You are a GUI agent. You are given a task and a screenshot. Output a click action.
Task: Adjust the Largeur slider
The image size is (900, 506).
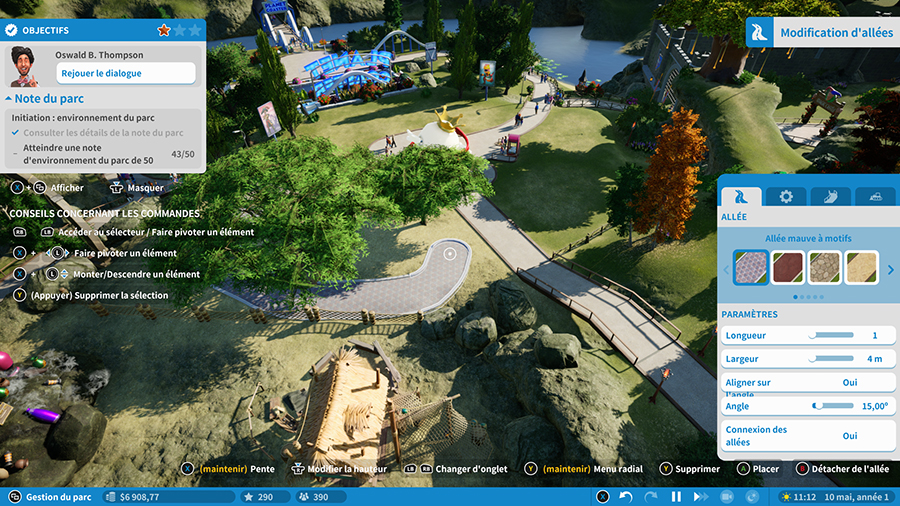coord(831,359)
